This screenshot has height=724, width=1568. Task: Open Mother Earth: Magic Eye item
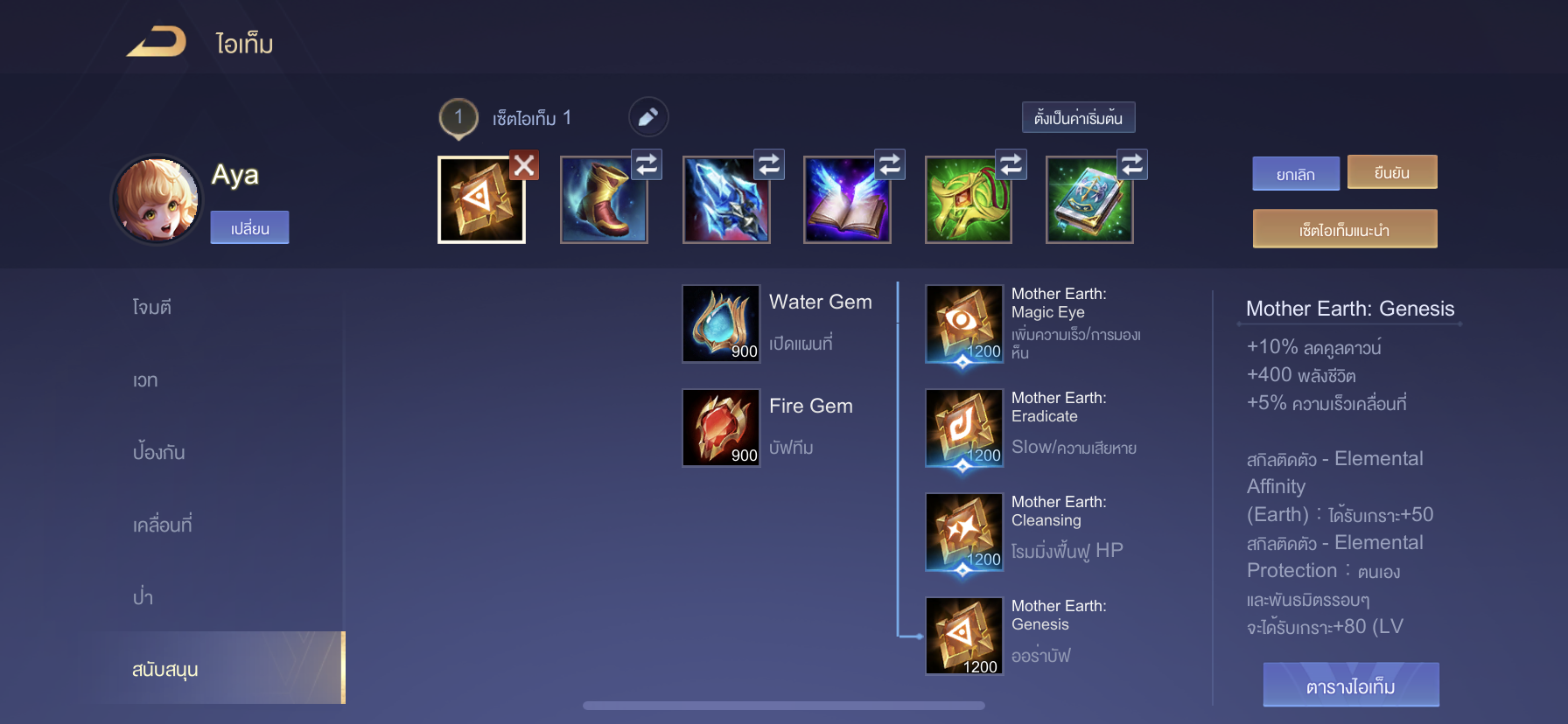click(x=962, y=325)
